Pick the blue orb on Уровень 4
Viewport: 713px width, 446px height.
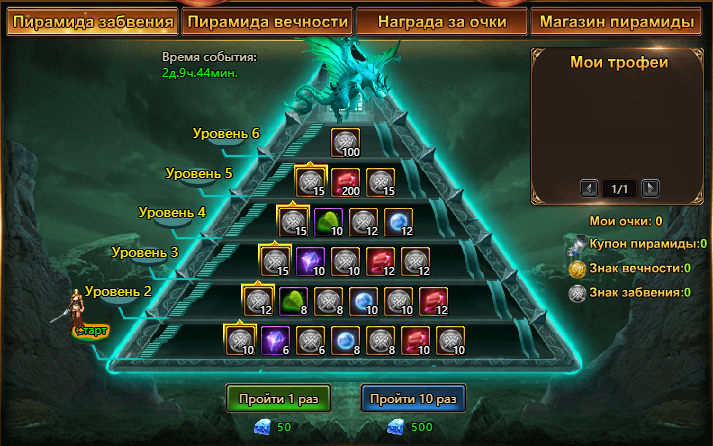pos(399,221)
